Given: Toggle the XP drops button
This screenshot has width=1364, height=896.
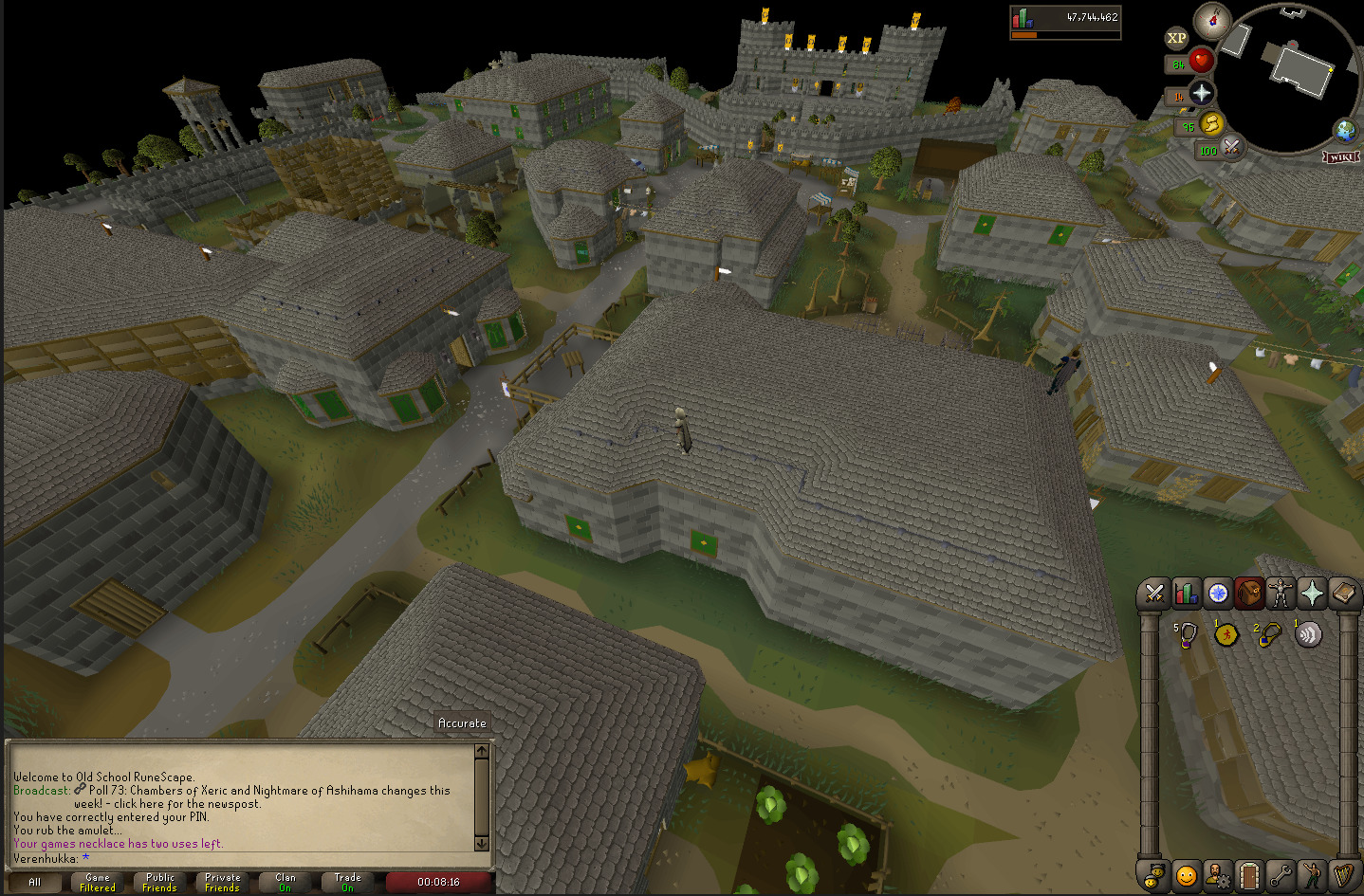Looking at the screenshot, I should pos(1176,39).
